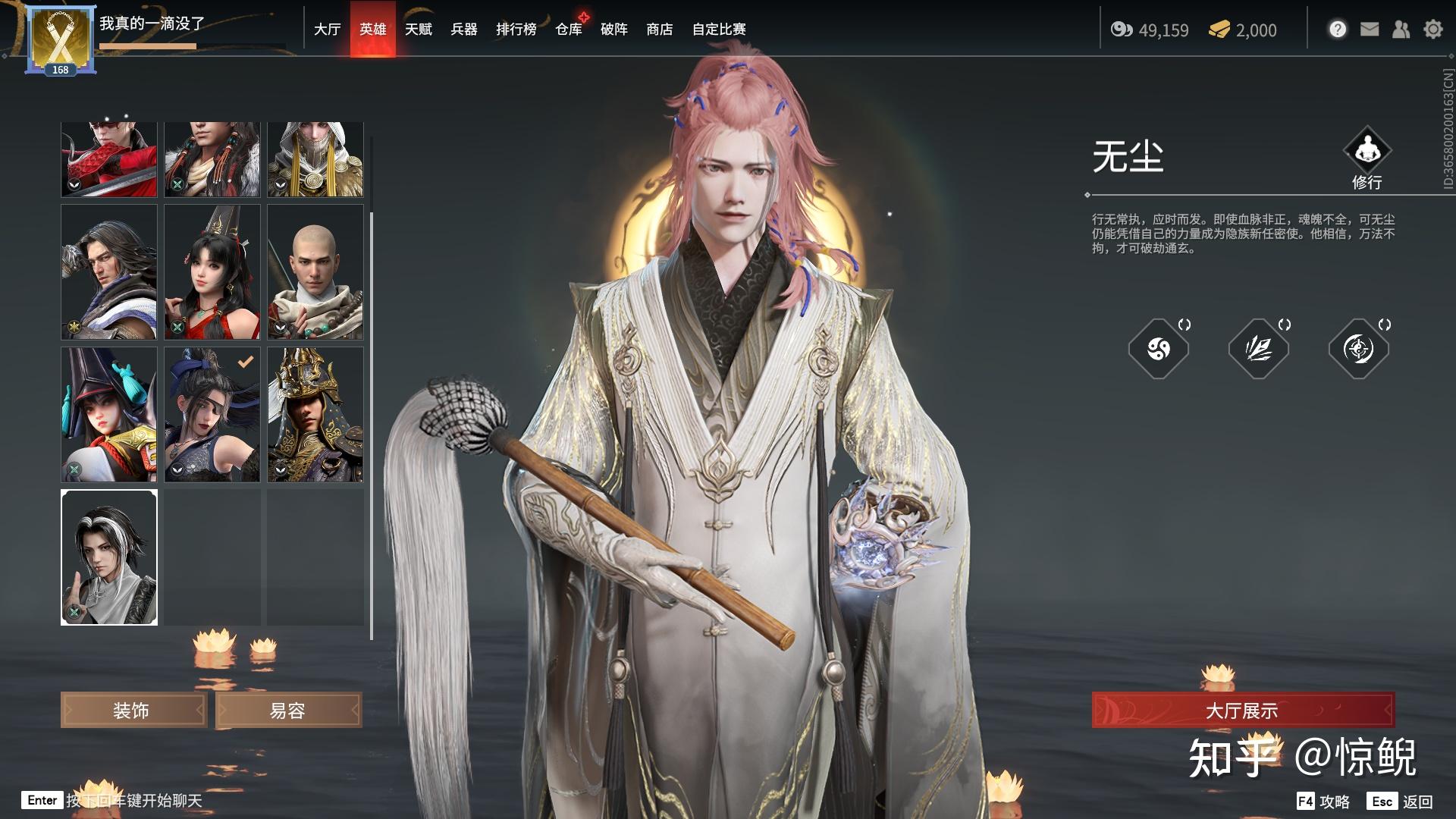
Task: Open the 天赋 talent tab
Action: 418,30
